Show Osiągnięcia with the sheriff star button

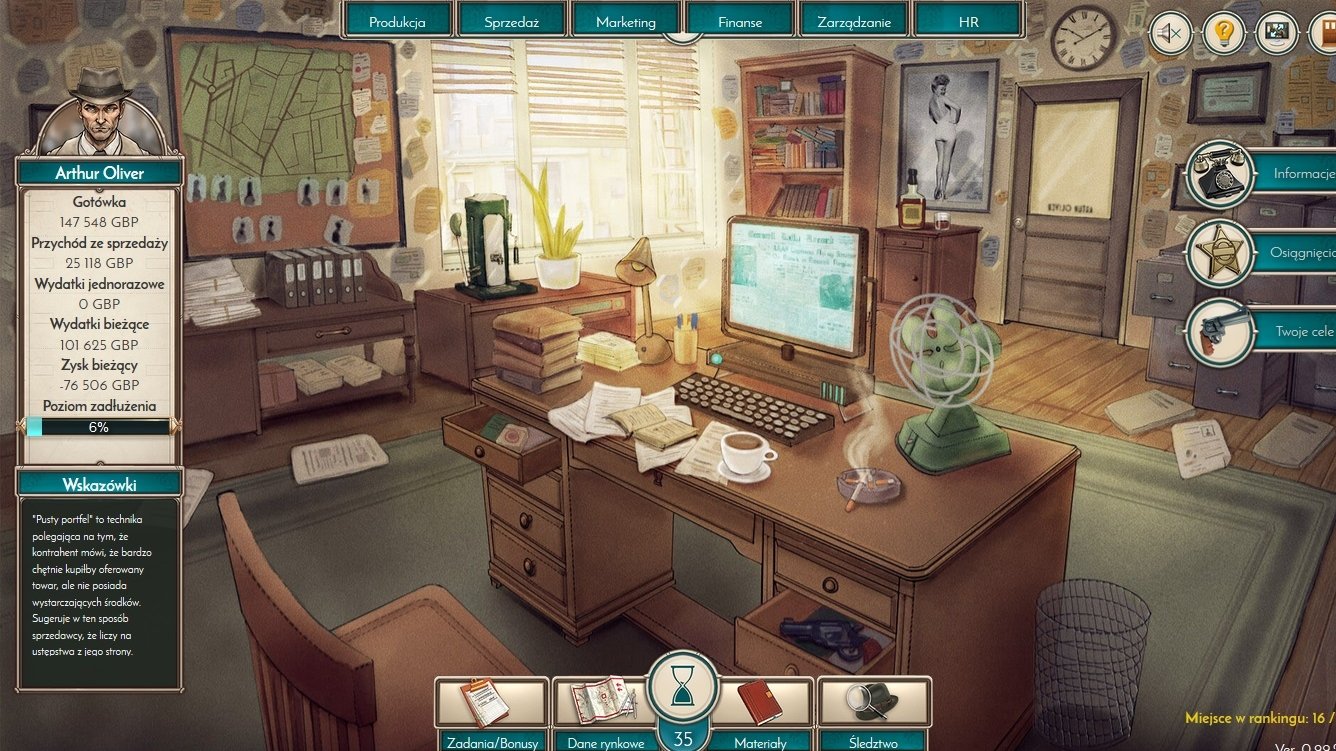1220,253
